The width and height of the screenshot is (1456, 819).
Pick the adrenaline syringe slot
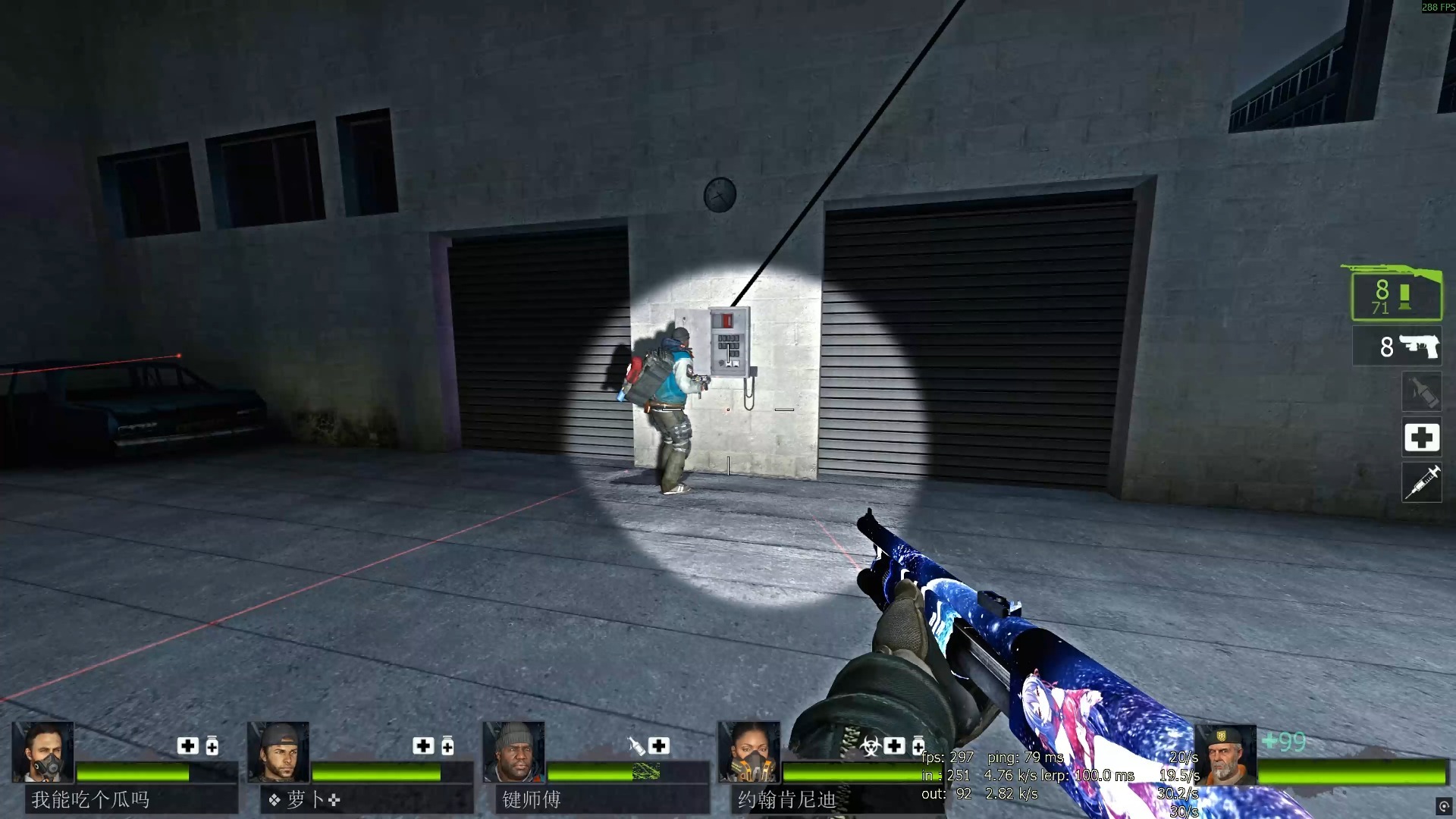tap(1421, 482)
